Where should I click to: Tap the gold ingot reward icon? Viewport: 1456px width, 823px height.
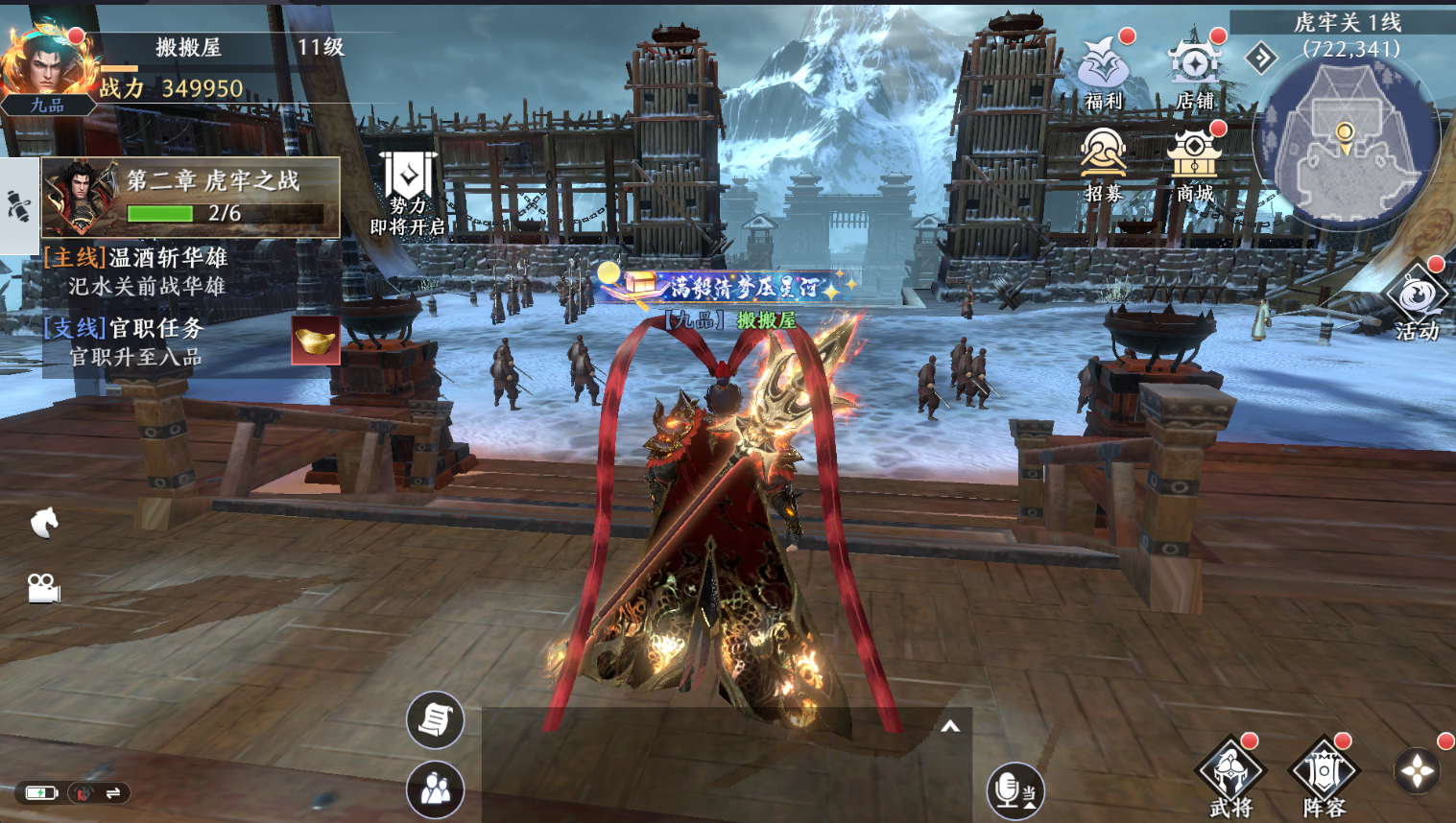click(x=316, y=341)
